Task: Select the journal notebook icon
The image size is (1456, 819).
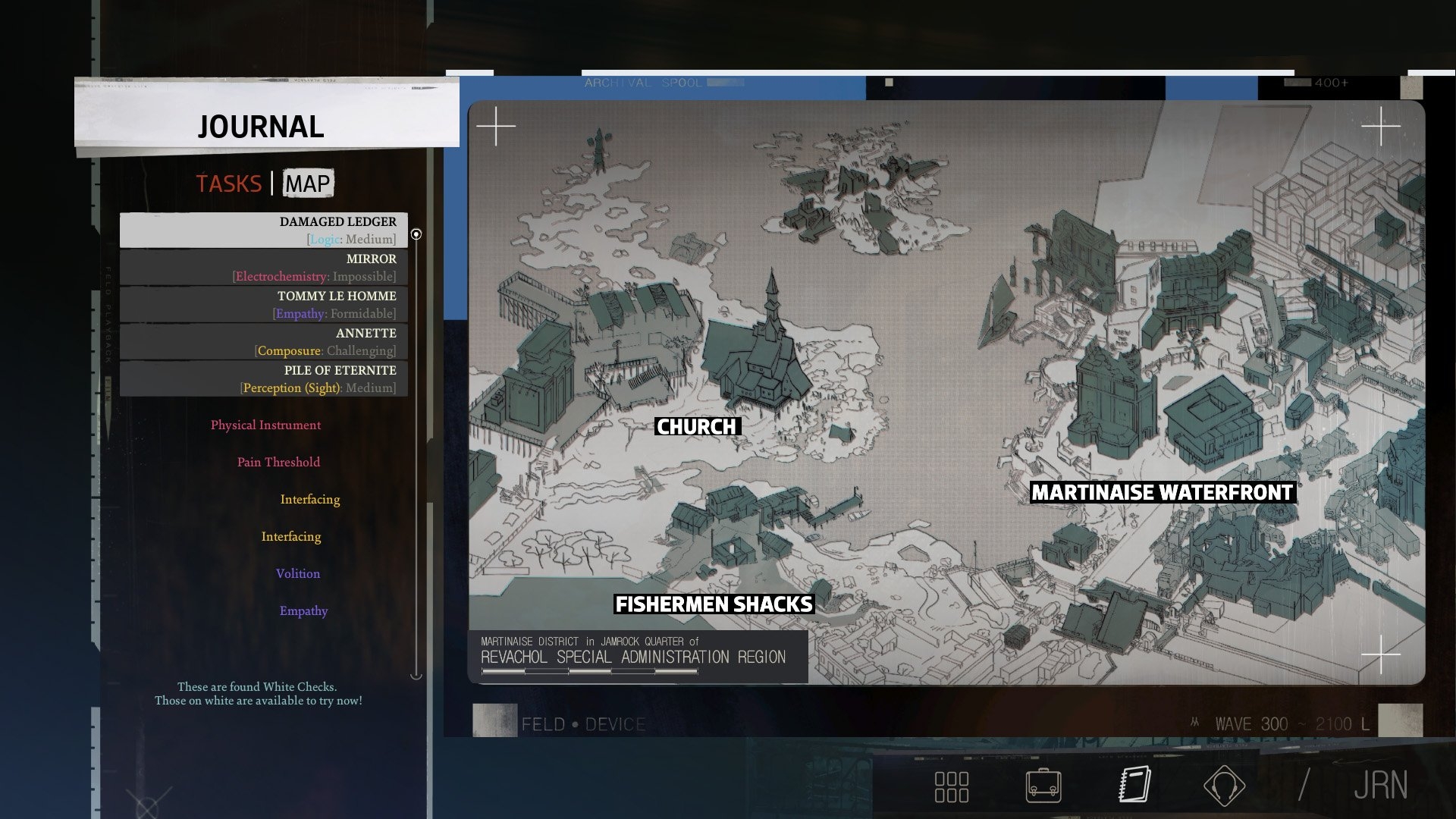Action: (x=1133, y=786)
